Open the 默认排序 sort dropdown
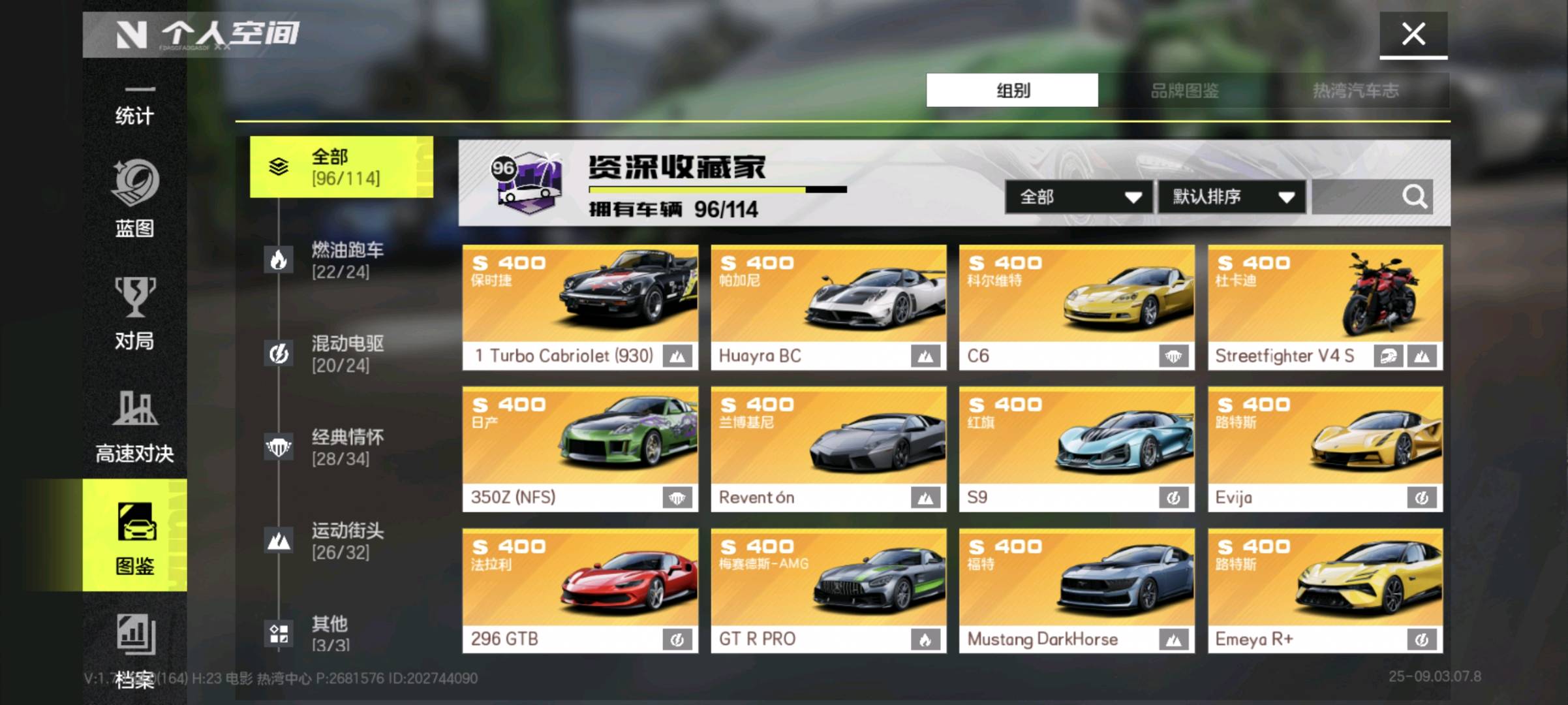This screenshot has width=1568, height=705. pos(1231,197)
